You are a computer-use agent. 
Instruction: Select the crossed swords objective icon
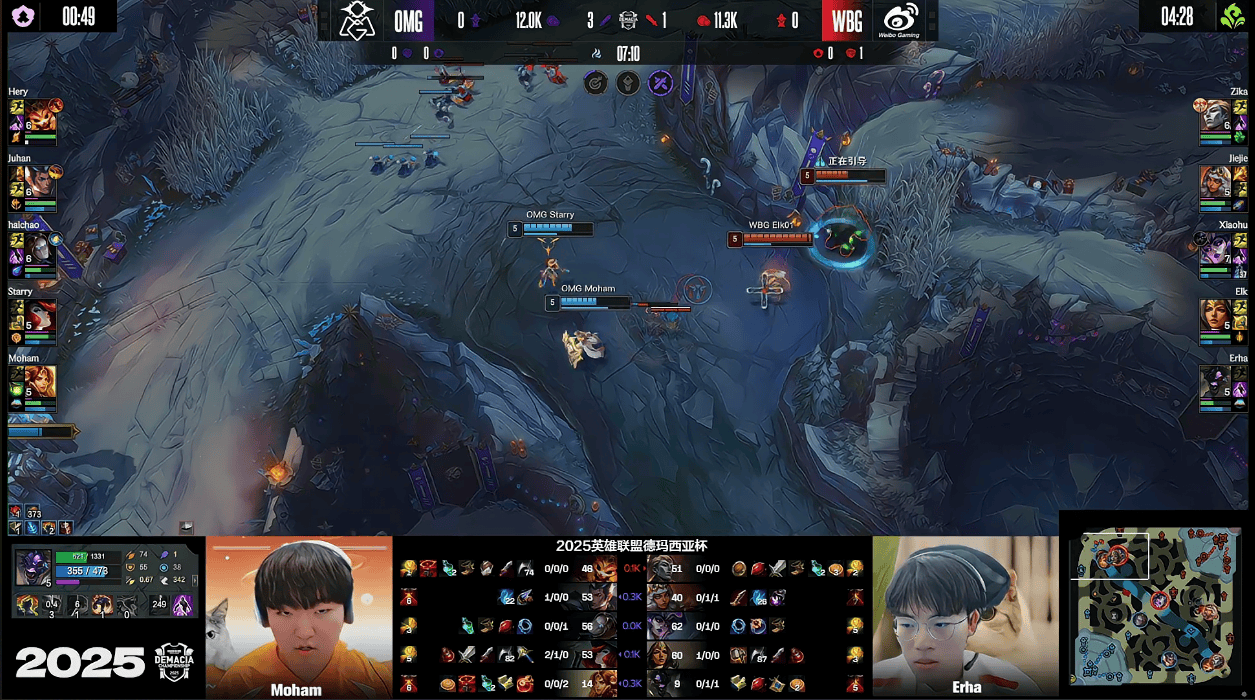(660, 83)
